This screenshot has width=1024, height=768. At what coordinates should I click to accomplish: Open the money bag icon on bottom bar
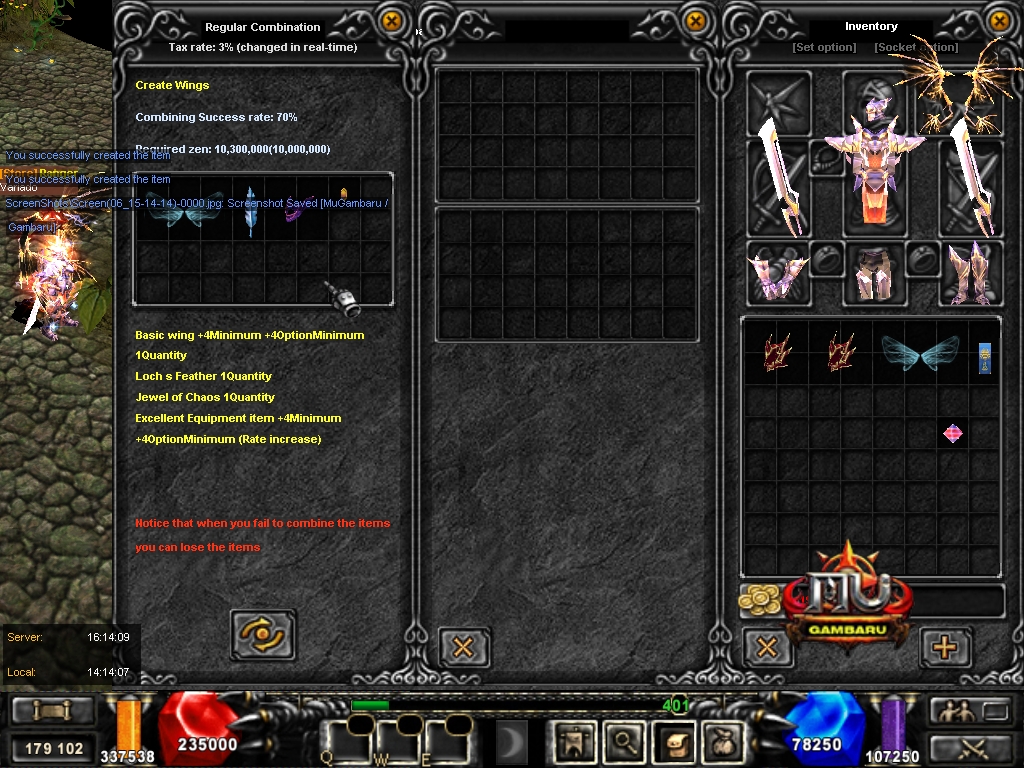722,741
